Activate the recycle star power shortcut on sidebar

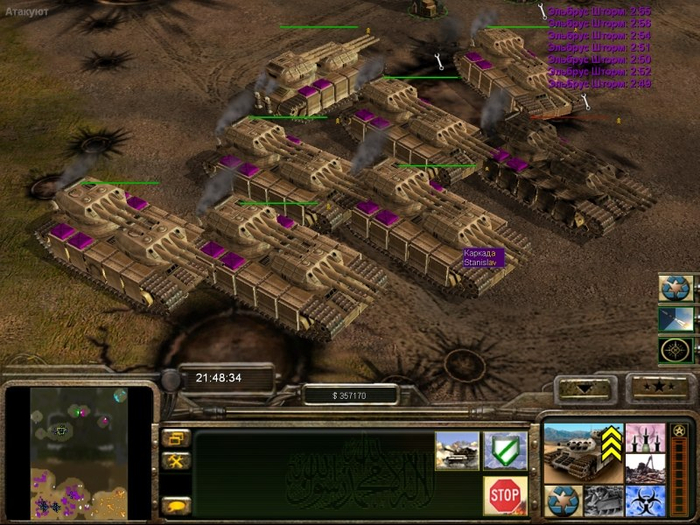pos(676,288)
